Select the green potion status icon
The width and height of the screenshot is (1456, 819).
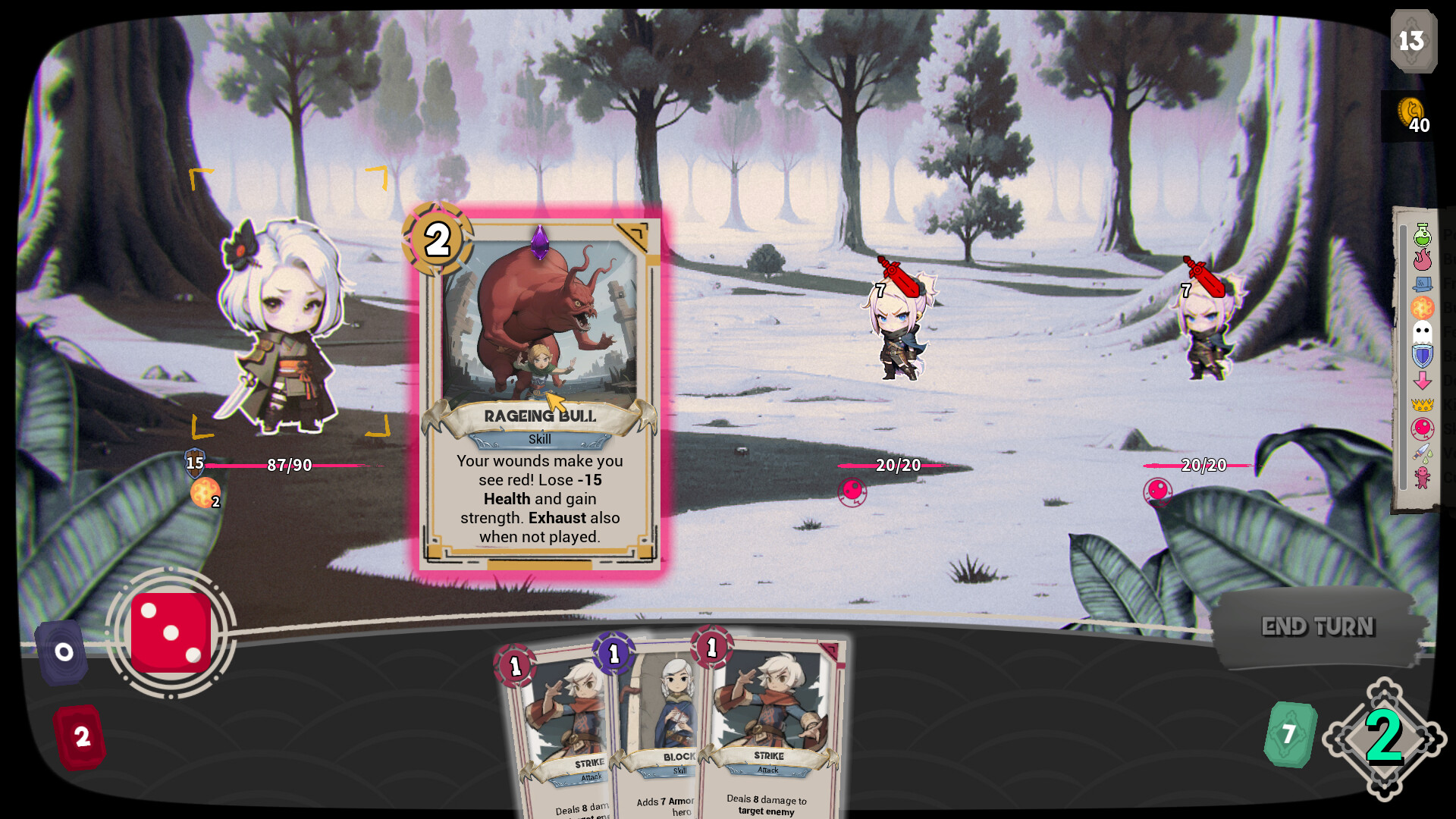coord(1423,235)
